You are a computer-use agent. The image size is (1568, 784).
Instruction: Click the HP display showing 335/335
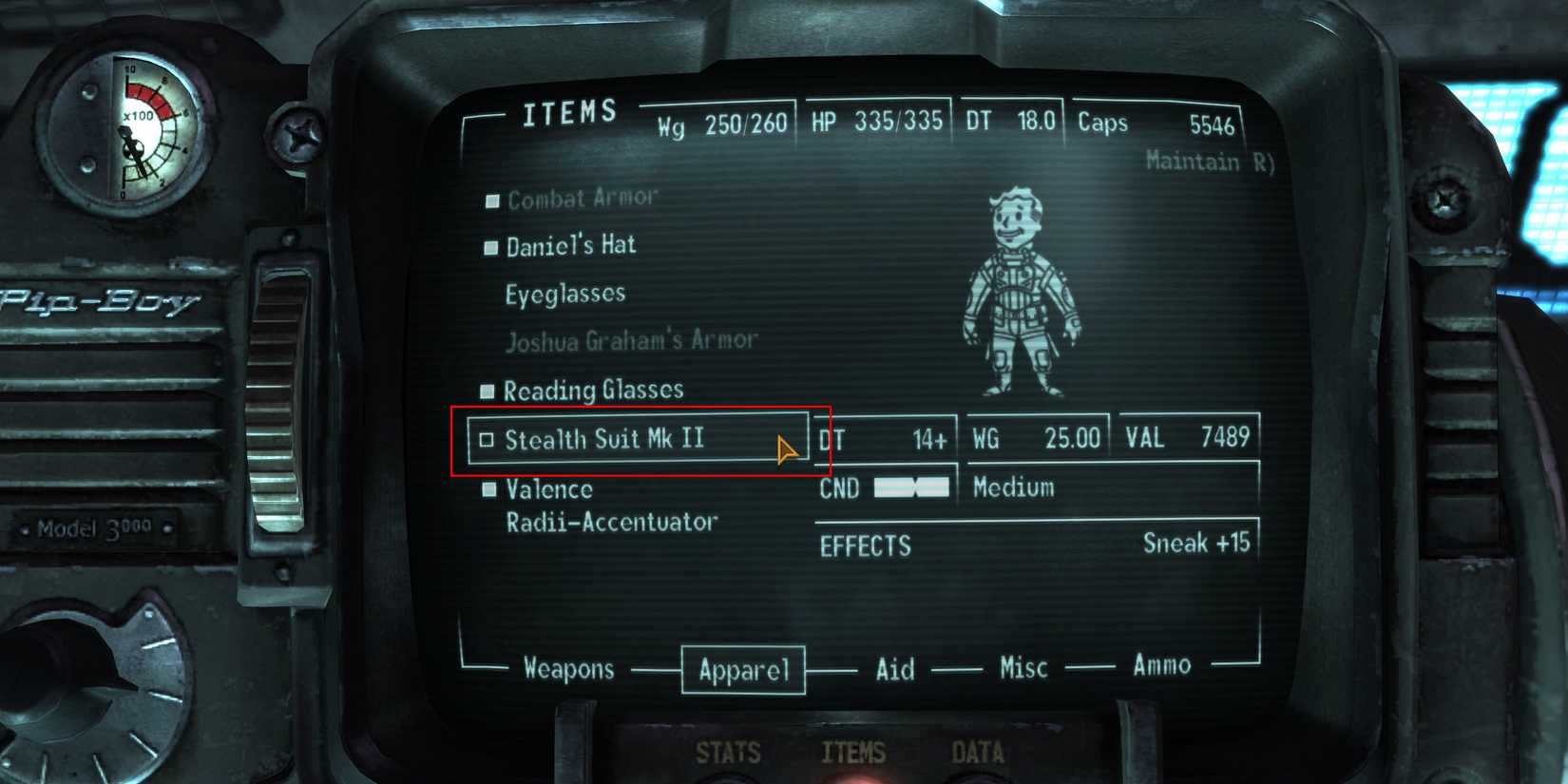point(876,121)
